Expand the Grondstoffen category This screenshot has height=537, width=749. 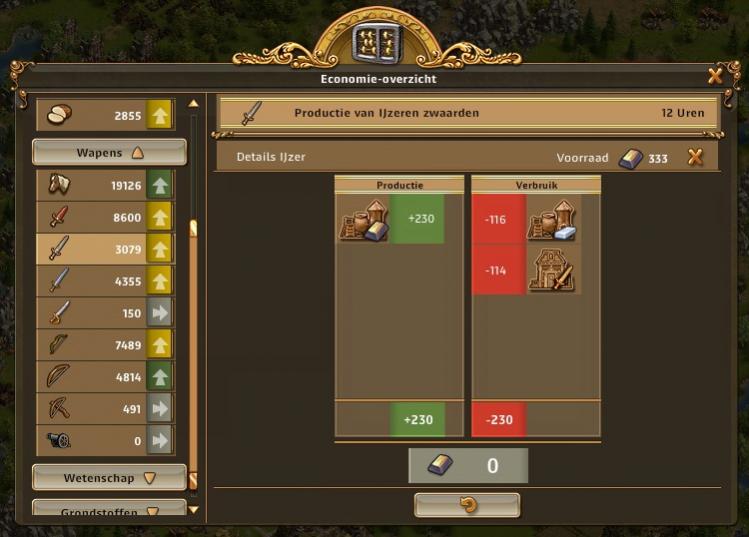[109, 510]
